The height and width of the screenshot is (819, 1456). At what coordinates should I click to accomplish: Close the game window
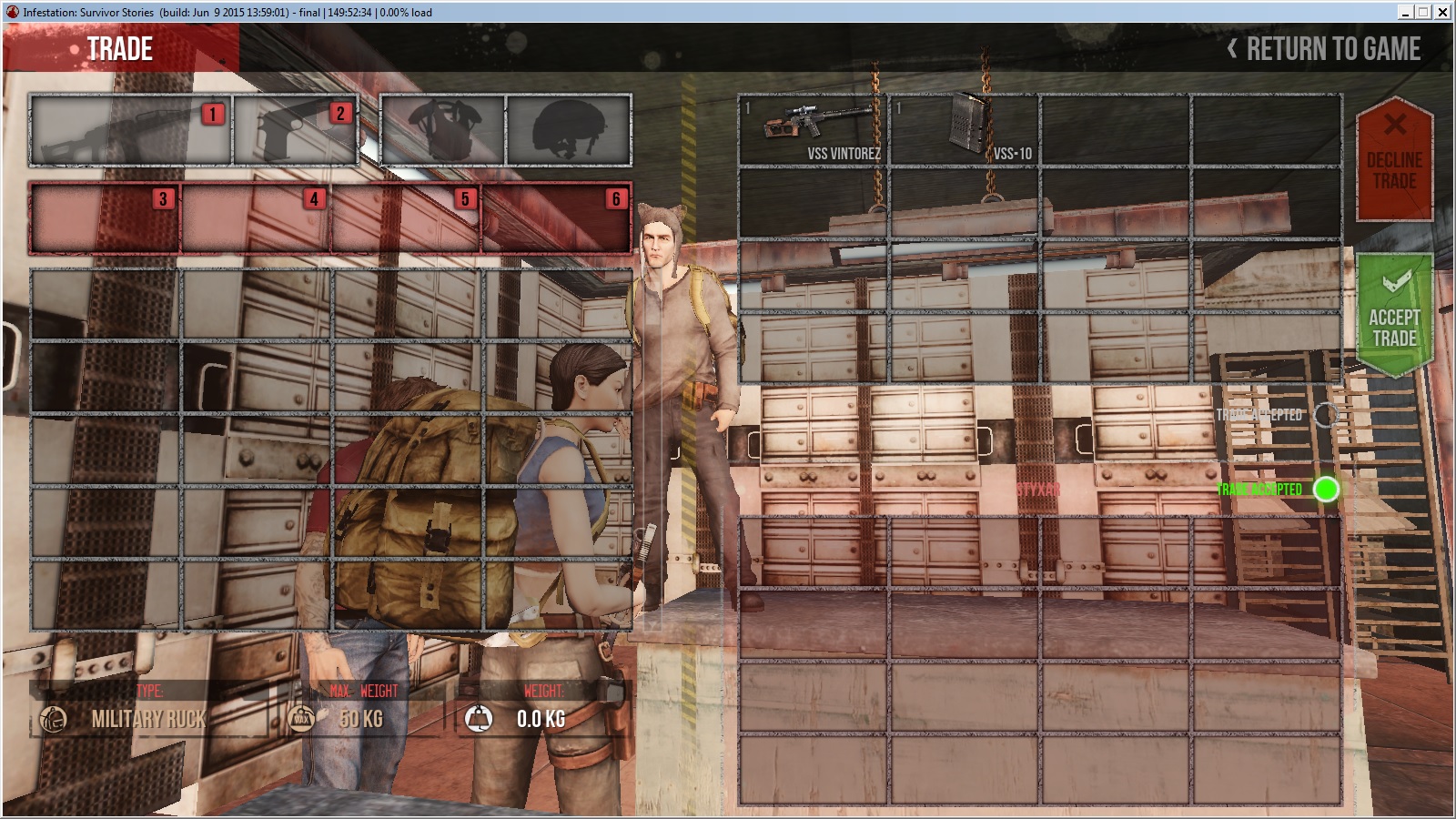pos(1442,12)
